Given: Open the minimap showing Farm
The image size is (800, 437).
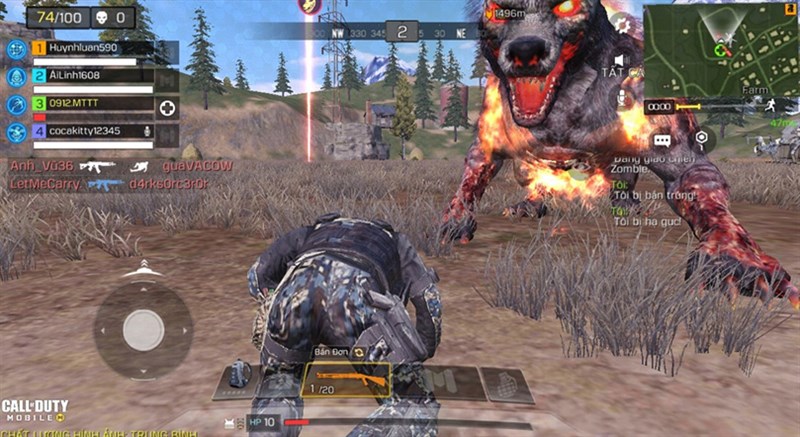Looking at the screenshot, I should [720, 49].
